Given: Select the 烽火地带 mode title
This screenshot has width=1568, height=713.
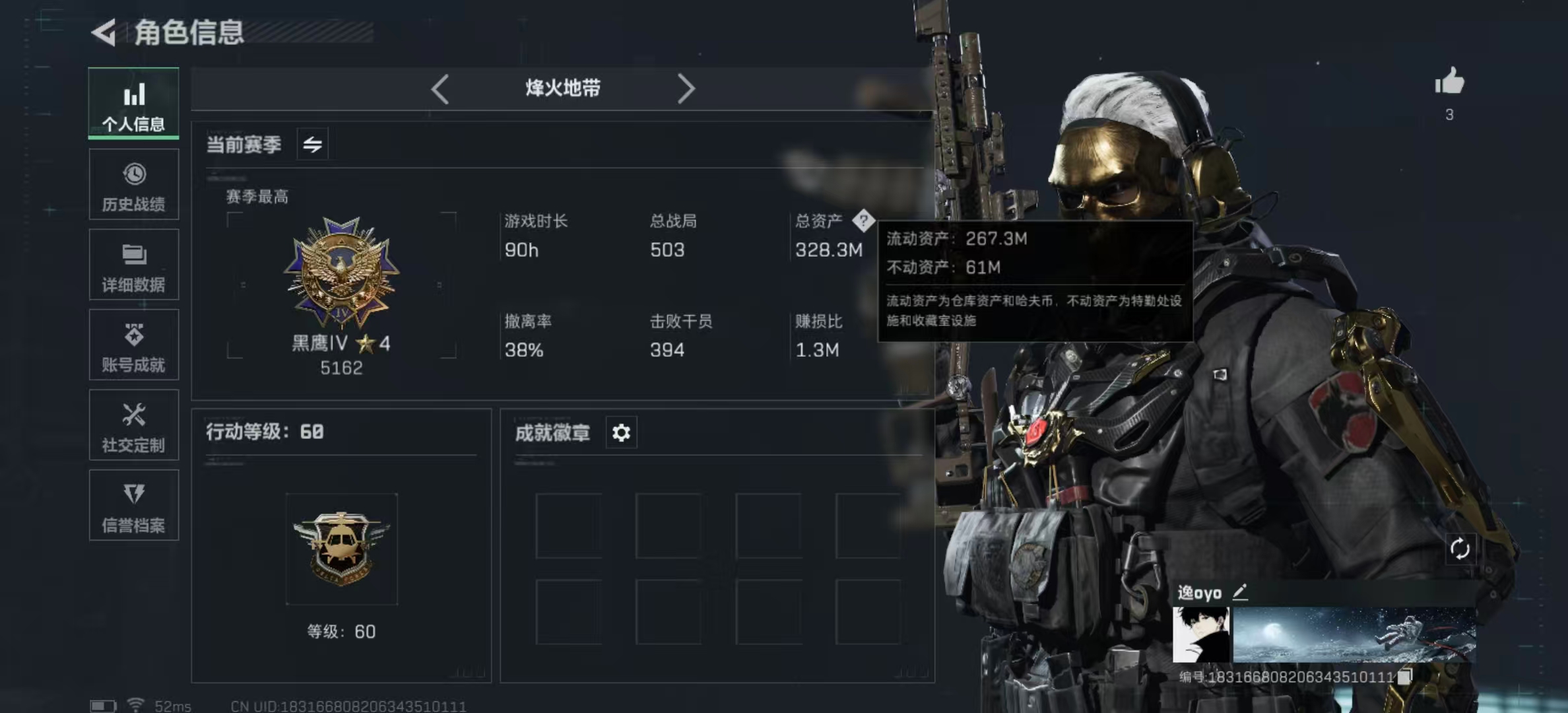Looking at the screenshot, I should point(562,88).
